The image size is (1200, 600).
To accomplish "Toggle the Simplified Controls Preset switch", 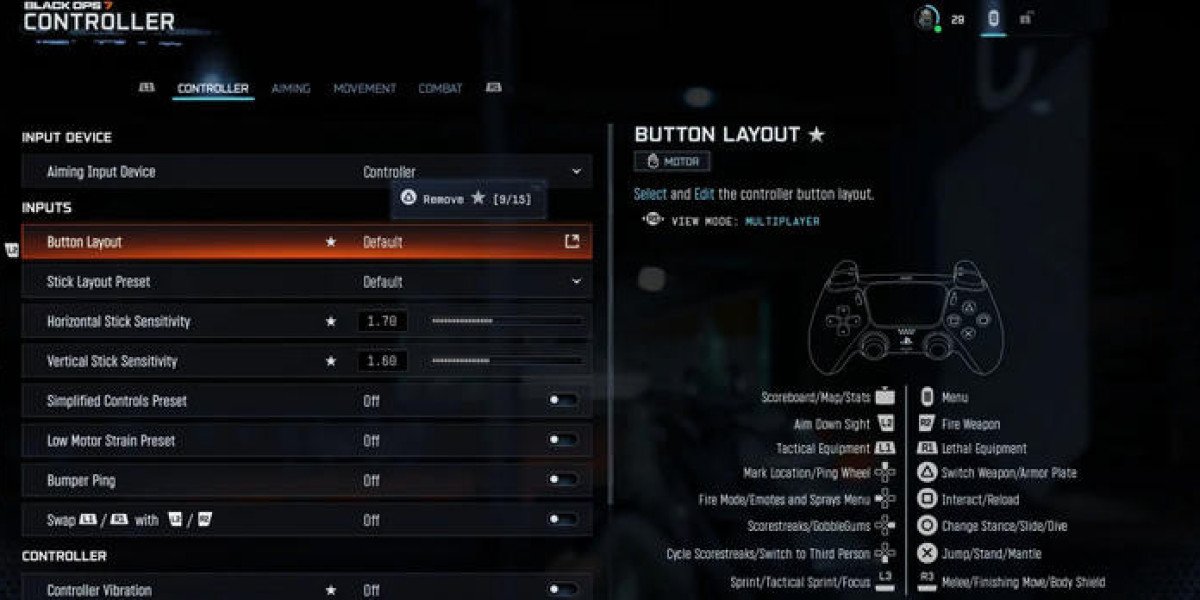I will [x=563, y=401].
